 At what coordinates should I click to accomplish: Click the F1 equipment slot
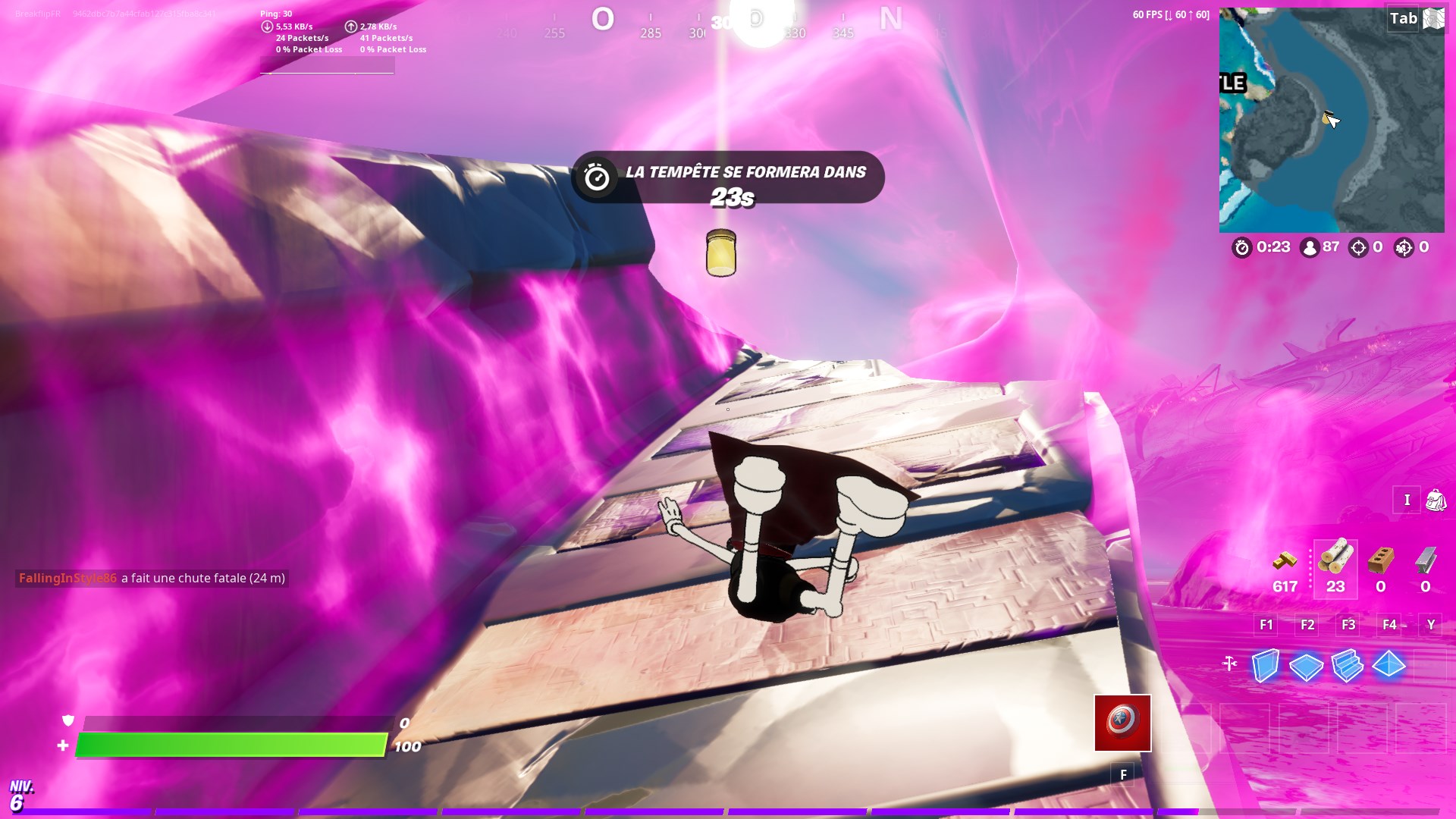(1264, 625)
